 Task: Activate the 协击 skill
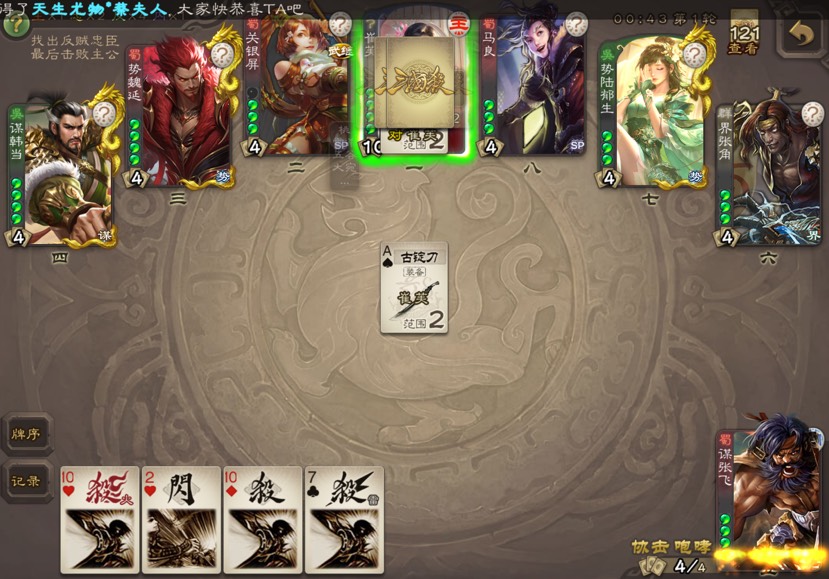point(647,547)
